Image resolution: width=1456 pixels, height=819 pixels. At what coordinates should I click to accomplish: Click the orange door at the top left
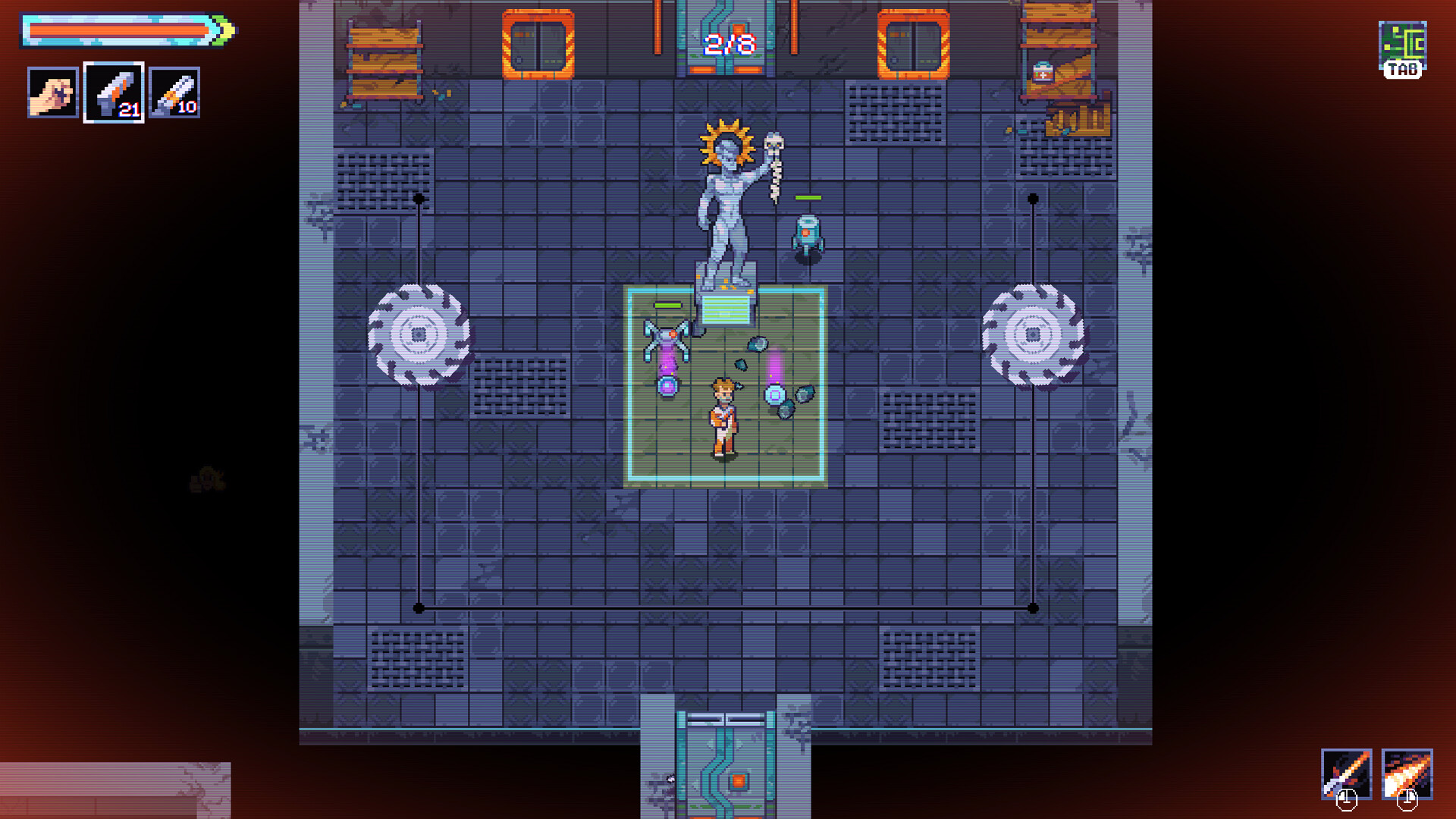(537, 43)
